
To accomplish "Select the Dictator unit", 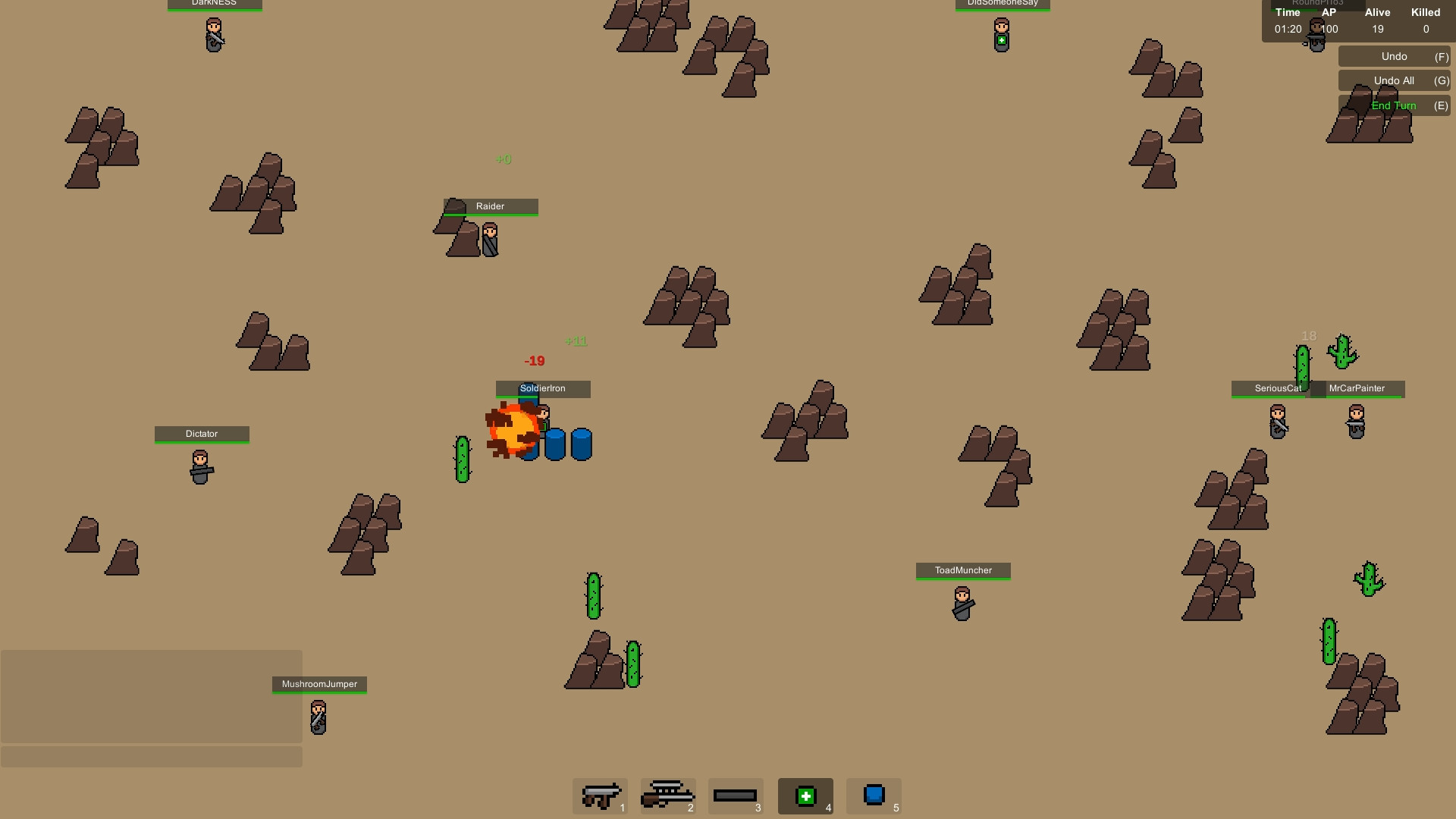I will 201,466.
